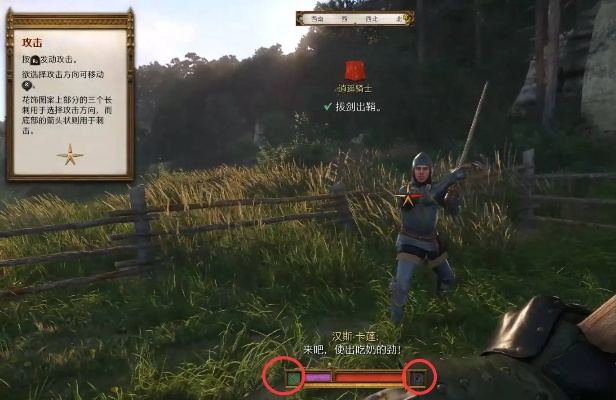Click the green square icon beside the stamina bar
The image size is (616, 400).
click(x=293, y=378)
